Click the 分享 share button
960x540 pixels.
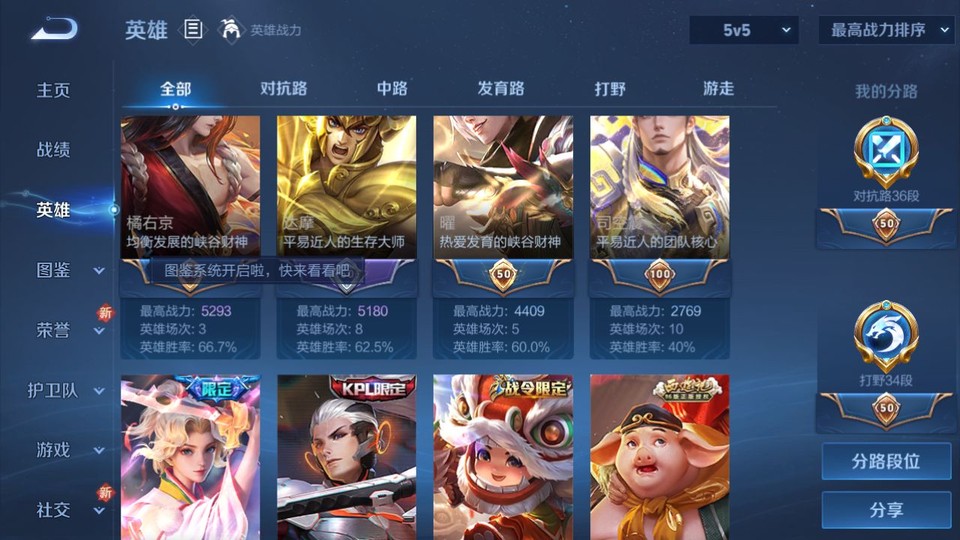tap(886, 510)
